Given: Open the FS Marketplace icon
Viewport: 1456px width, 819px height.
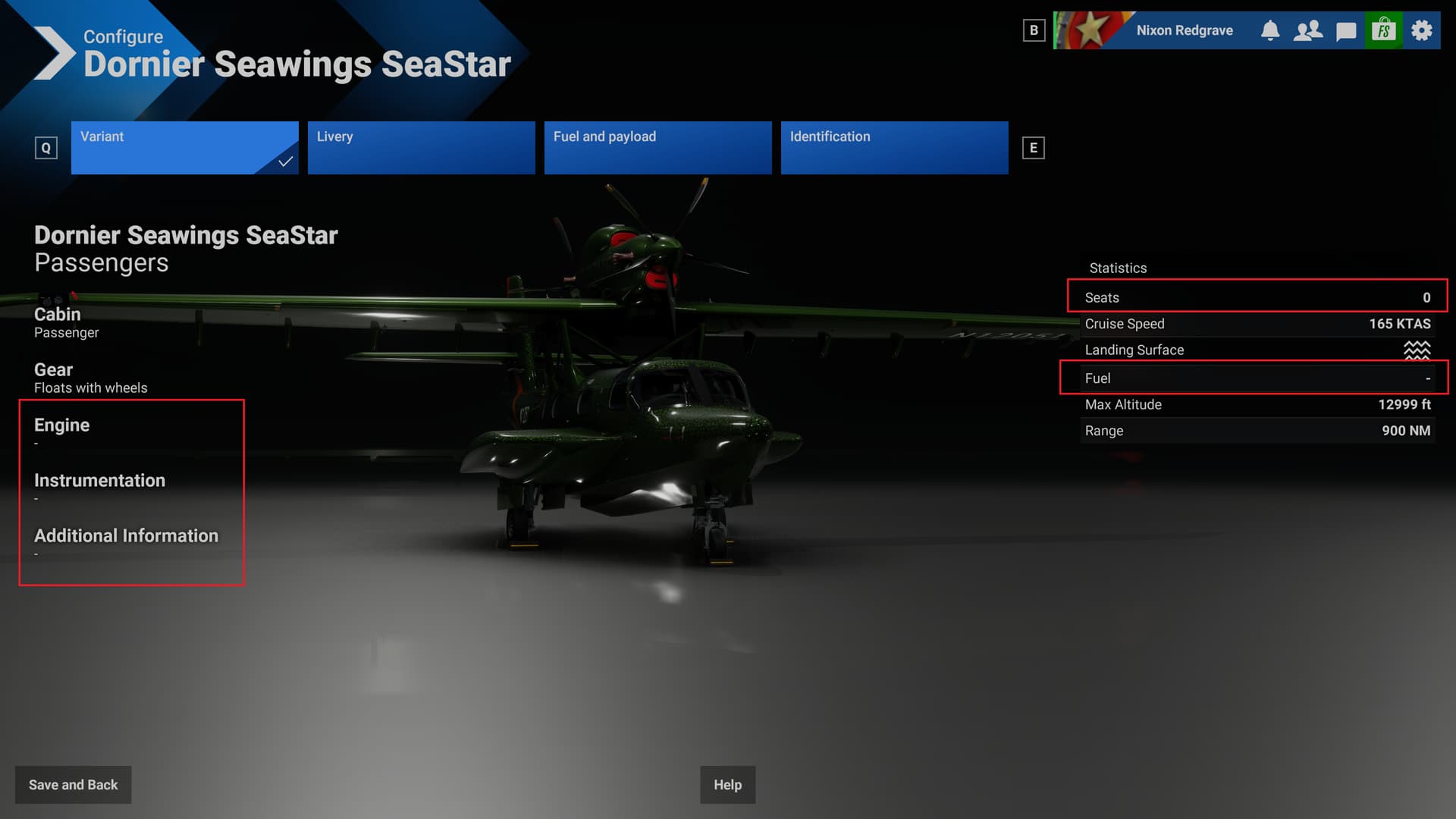Looking at the screenshot, I should (x=1383, y=30).
